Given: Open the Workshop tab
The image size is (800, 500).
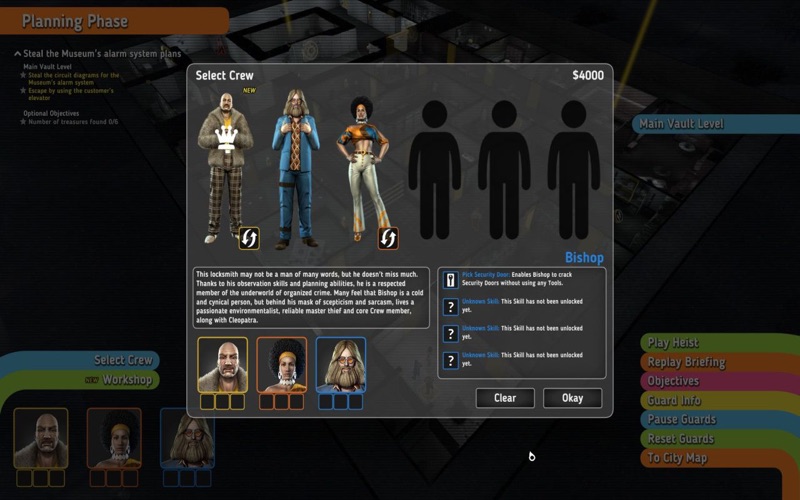Looking at the screenshot, I should (127, 380).
